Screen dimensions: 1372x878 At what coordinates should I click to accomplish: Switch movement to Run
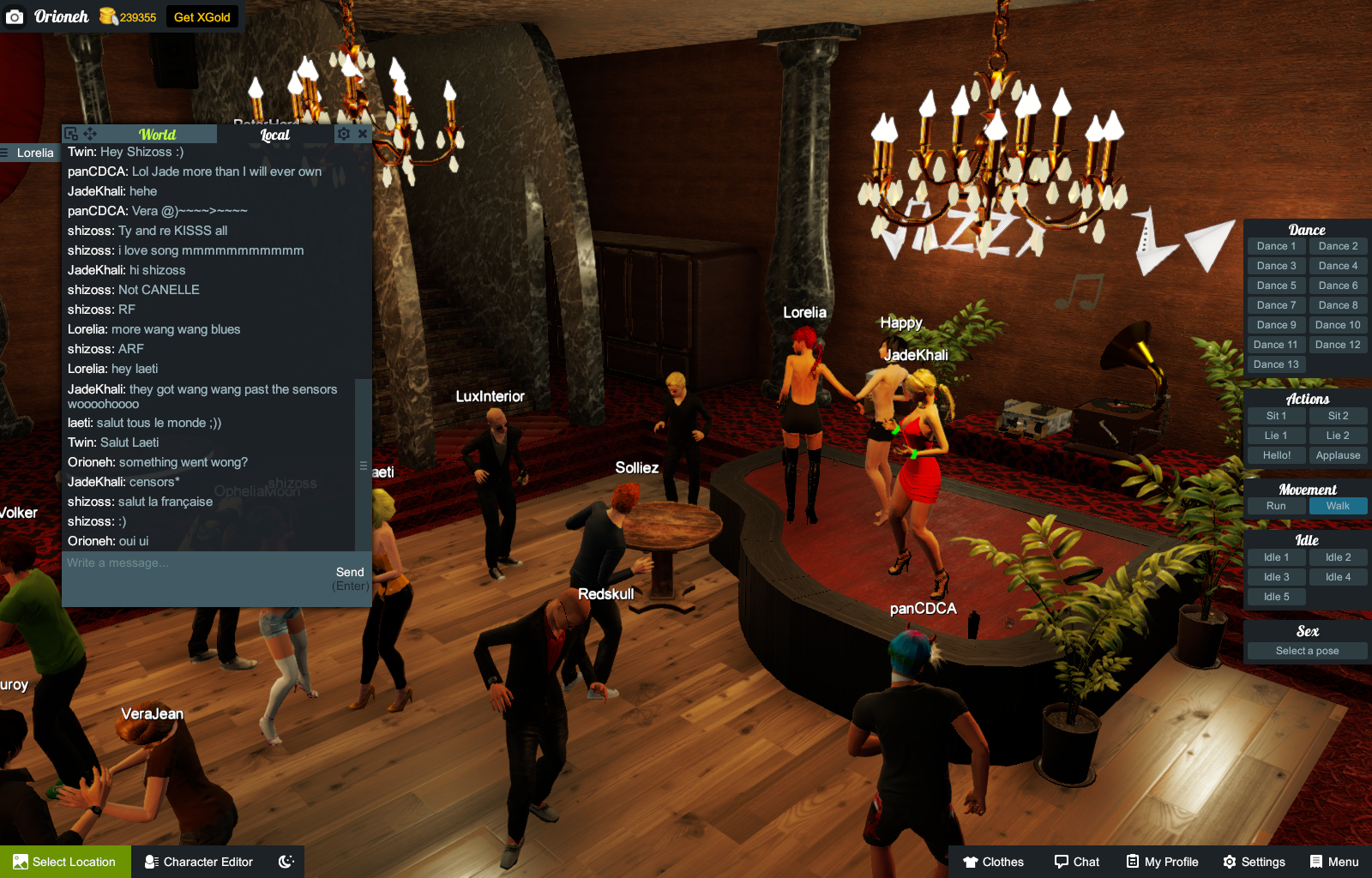pyautogui.click(x=1275, y=506)
